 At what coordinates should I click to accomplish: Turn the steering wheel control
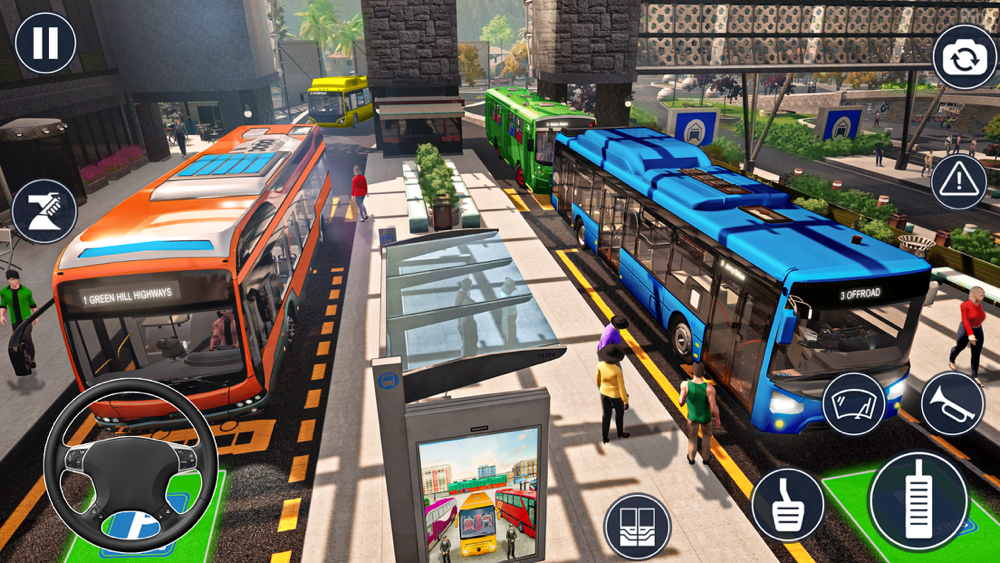130,465
